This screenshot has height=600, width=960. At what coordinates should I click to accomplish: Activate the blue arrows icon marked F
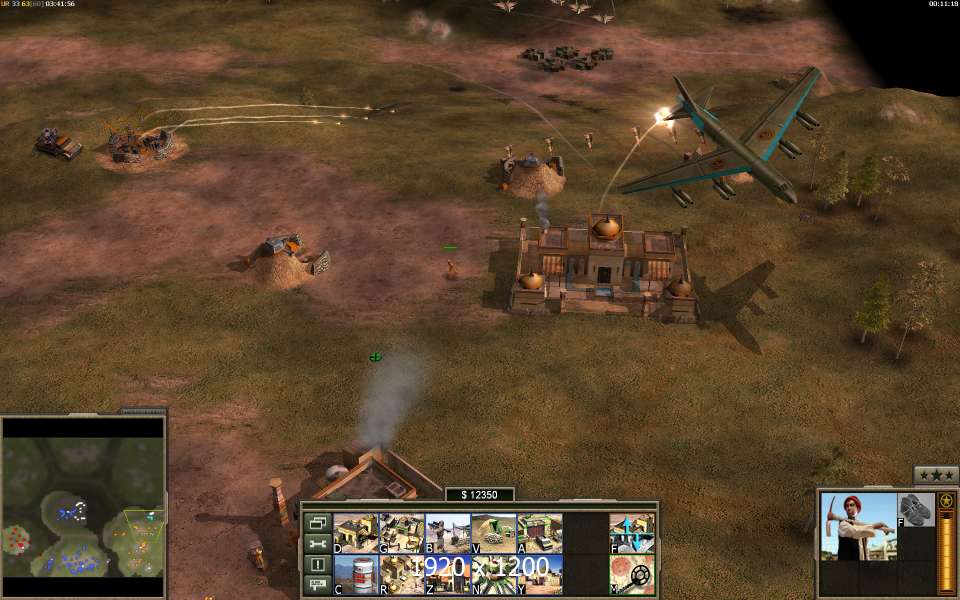pyautogui.click(x=632, y=533)
